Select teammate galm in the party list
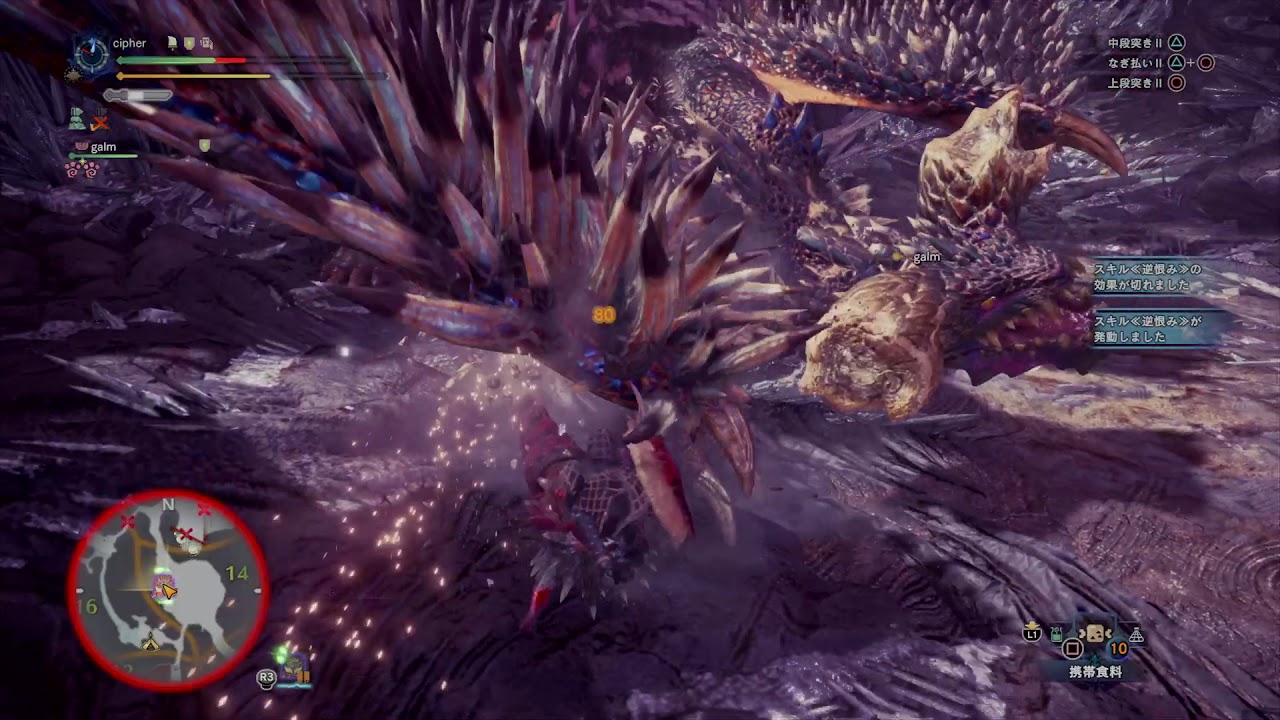Image resolution: width=1280 pixels, height=720 pixels. (x=103, y=148)
